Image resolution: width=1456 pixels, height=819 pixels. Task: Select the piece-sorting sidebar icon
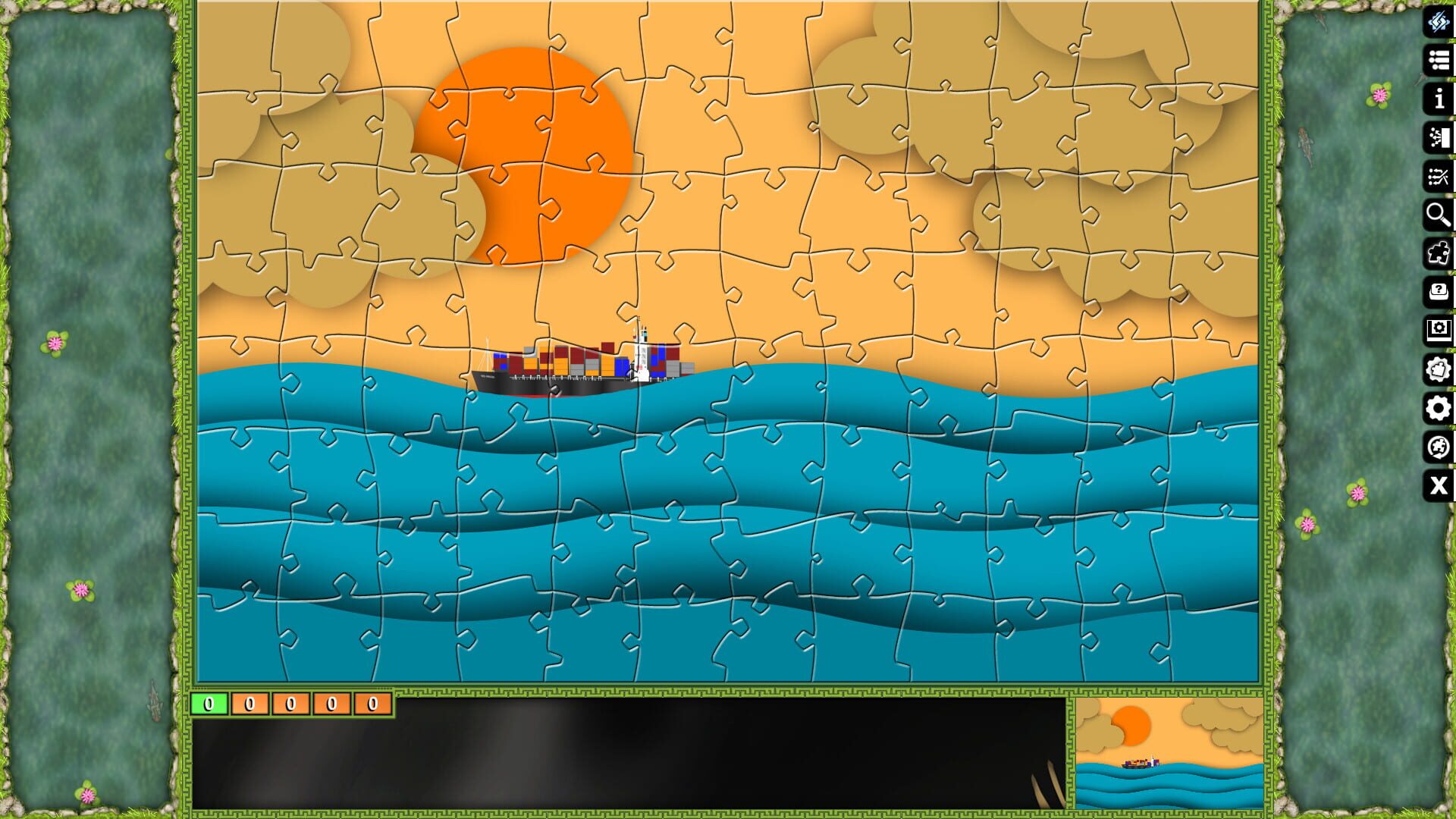pyautogui.click(x=1438, y=137)
